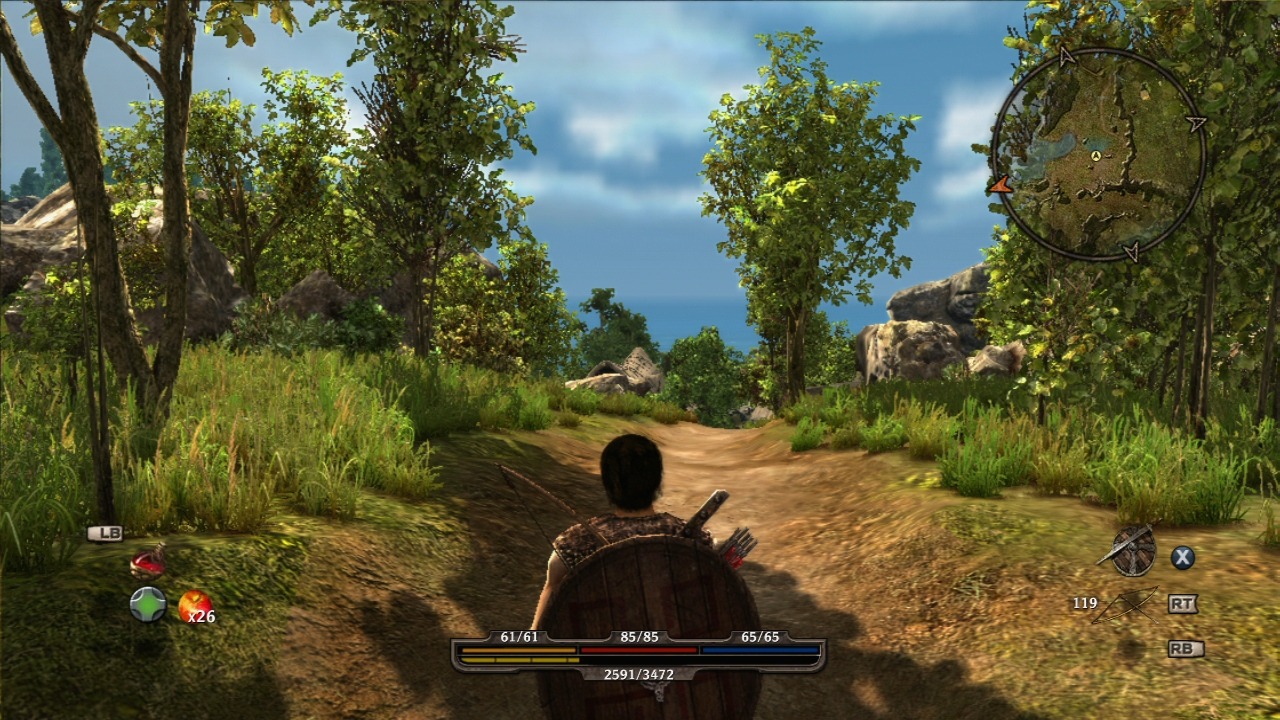This screenshot has width=1280, height=720.
Task: Open the circular minimap
Action: point(1097,155)
